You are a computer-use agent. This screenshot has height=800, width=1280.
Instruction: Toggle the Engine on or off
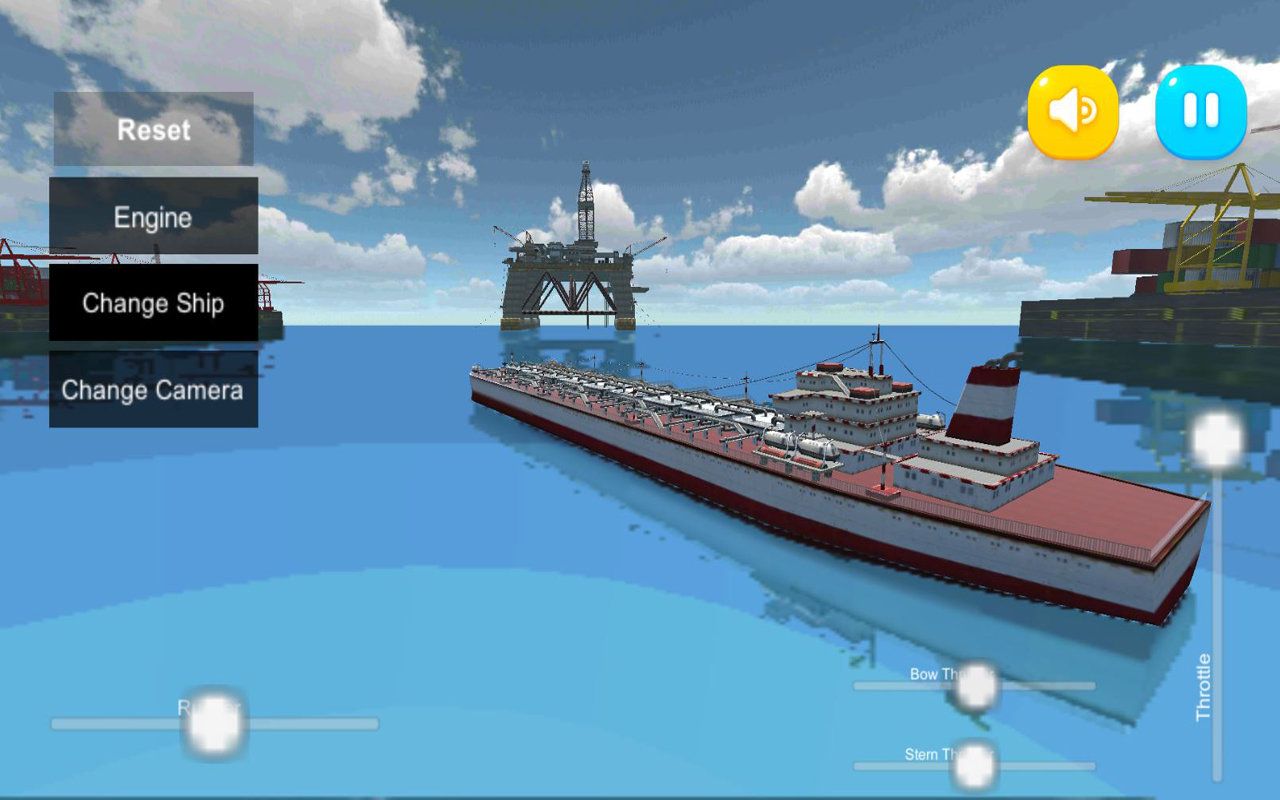[153, 216]
